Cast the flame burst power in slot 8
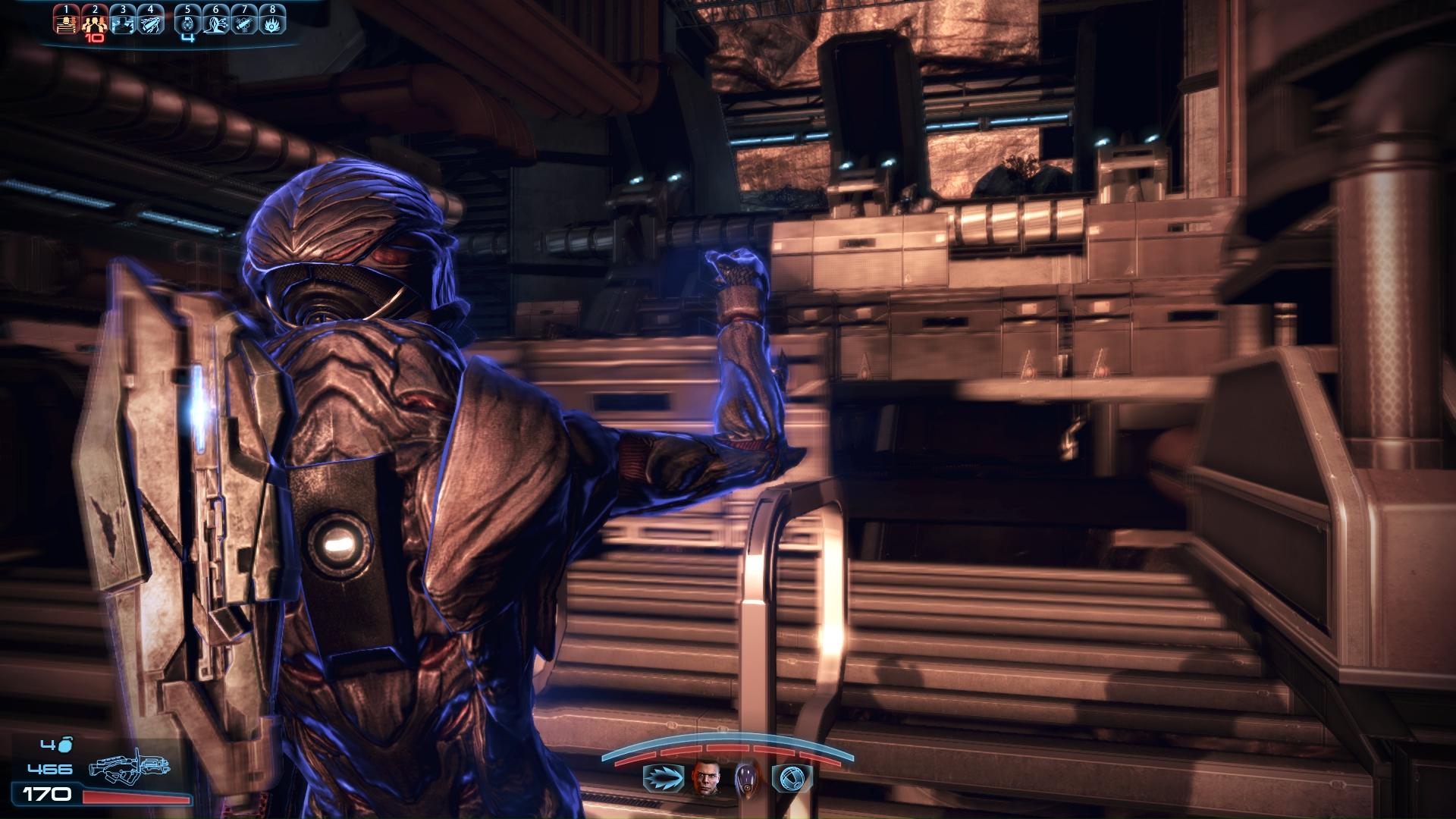The height and width of the screenshot is (819, 1456). [272, 24]
